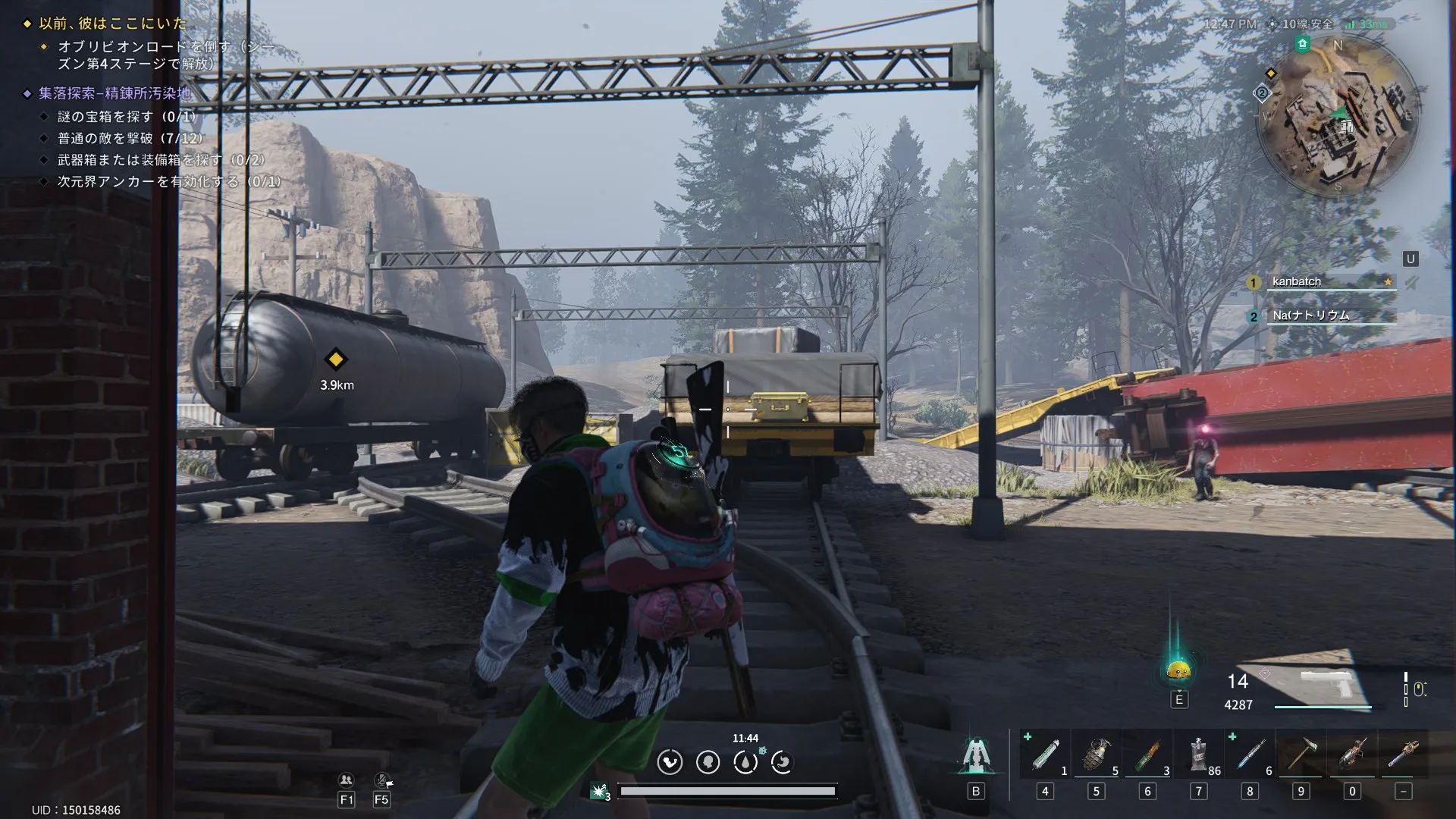Open the circular minimap

pos(1337,115)
